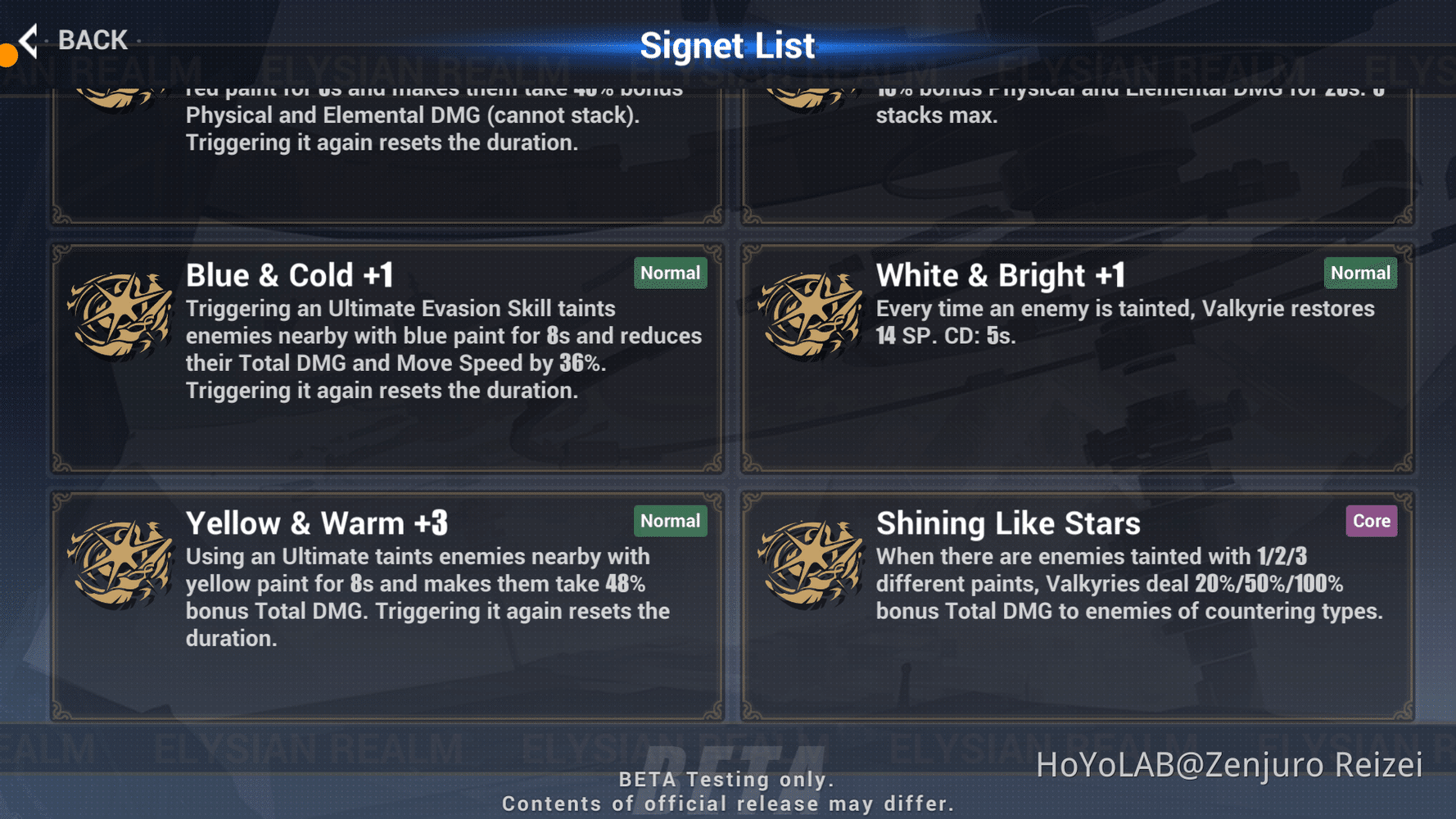Click the Normal tag on White & Bright +1

(1360, 273)
